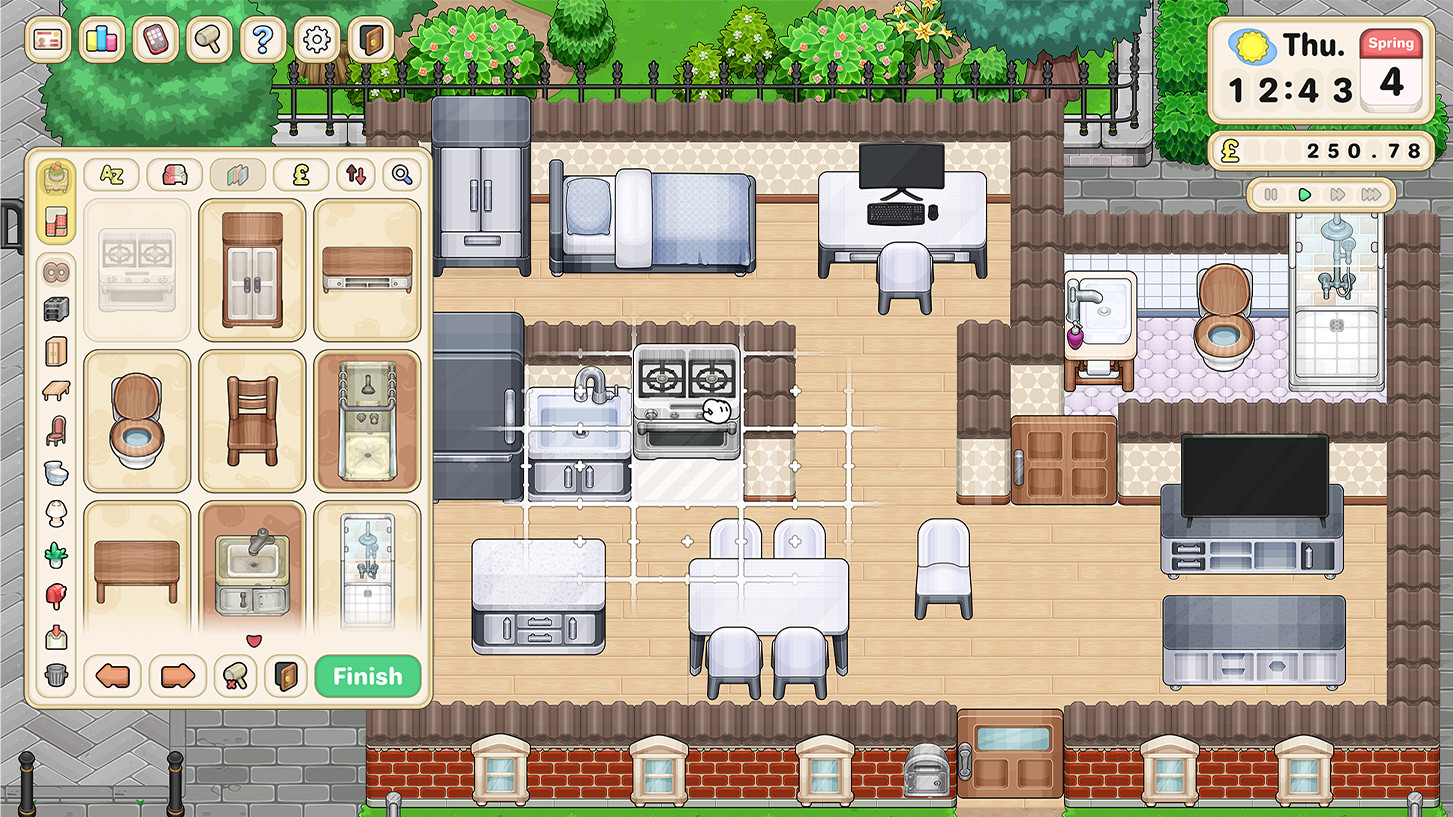Open the Settings gear menu
1453x817 pixels.
(x=317, y=40)
